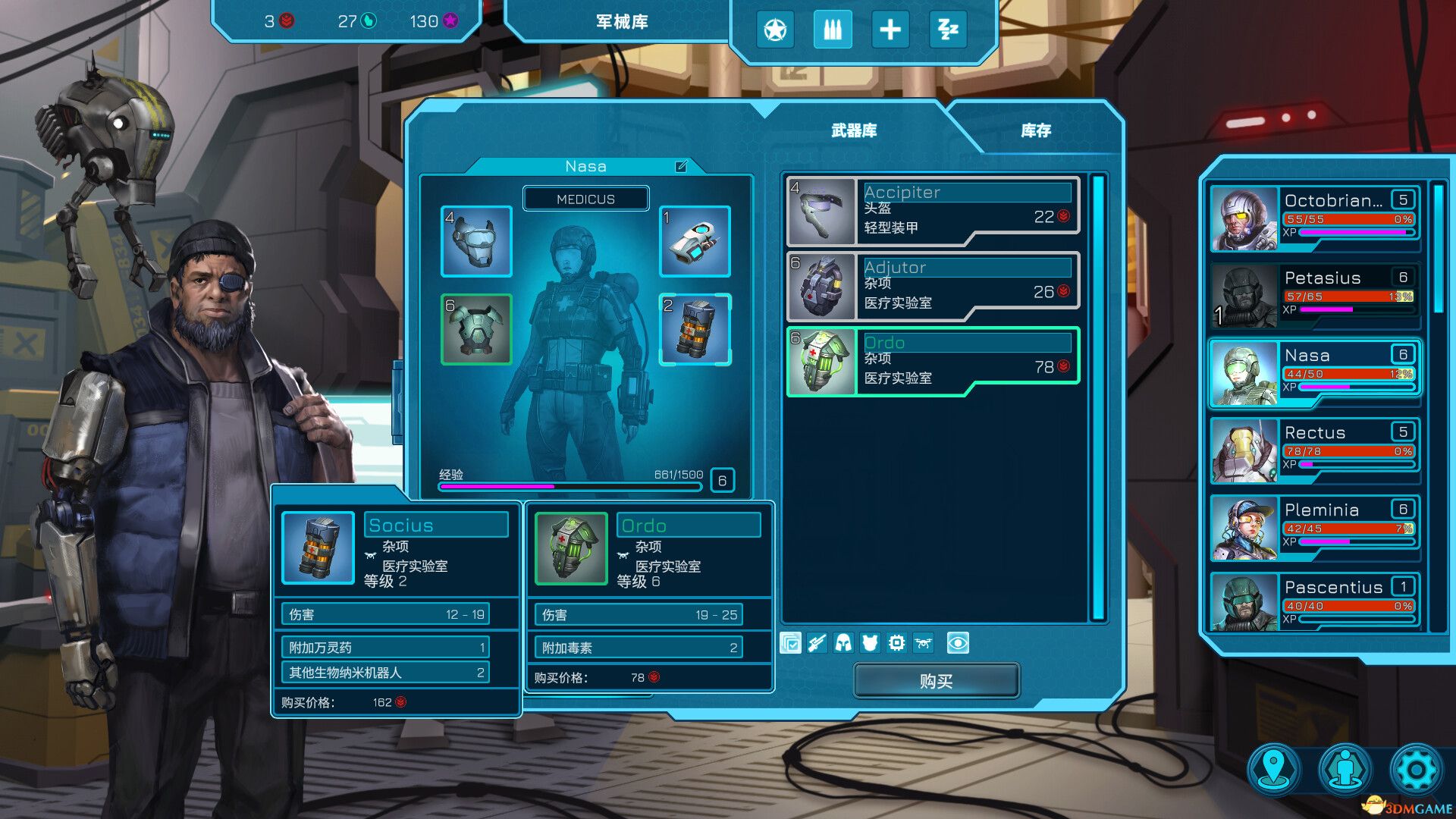
Task: Select the Ordo medical lab item
Action: pos(933,361)
